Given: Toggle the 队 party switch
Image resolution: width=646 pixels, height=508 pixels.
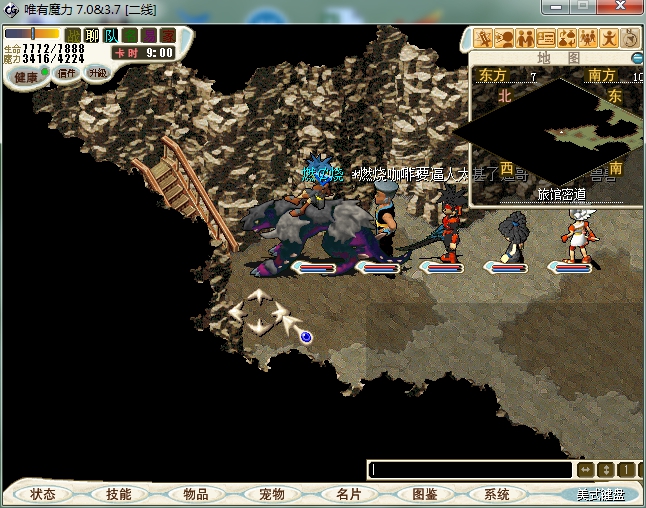Looking at the screenshot, I should click(x=111, y=36).
